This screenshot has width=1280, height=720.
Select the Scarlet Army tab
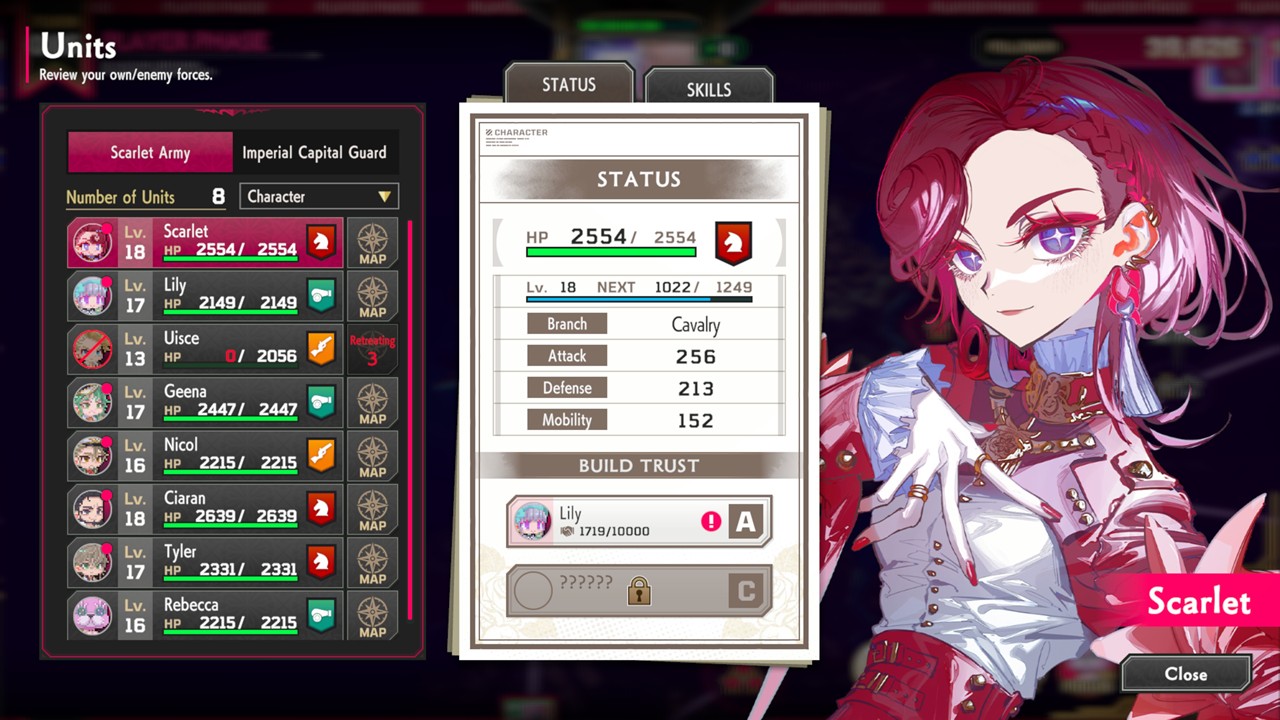[150, 153]
